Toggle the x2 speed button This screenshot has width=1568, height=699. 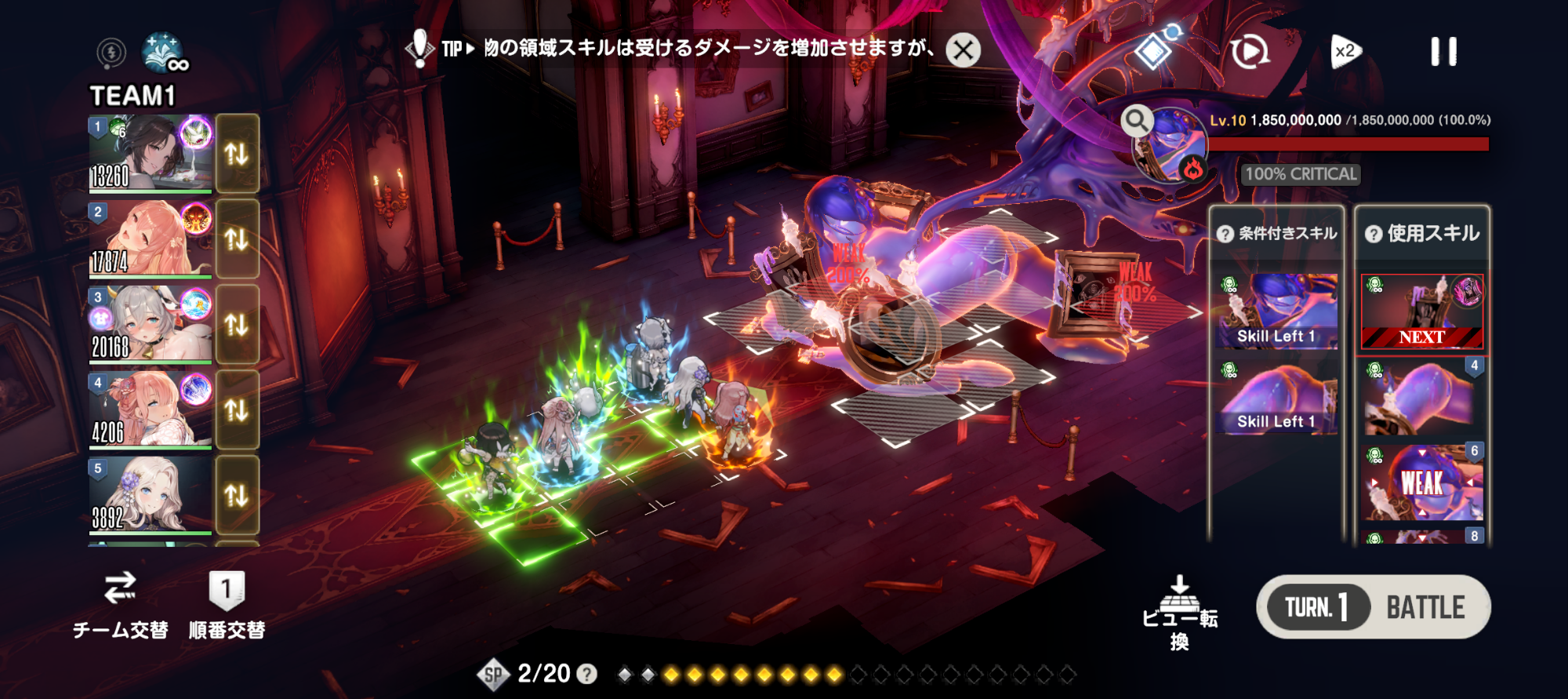[x=1345, y=52]
